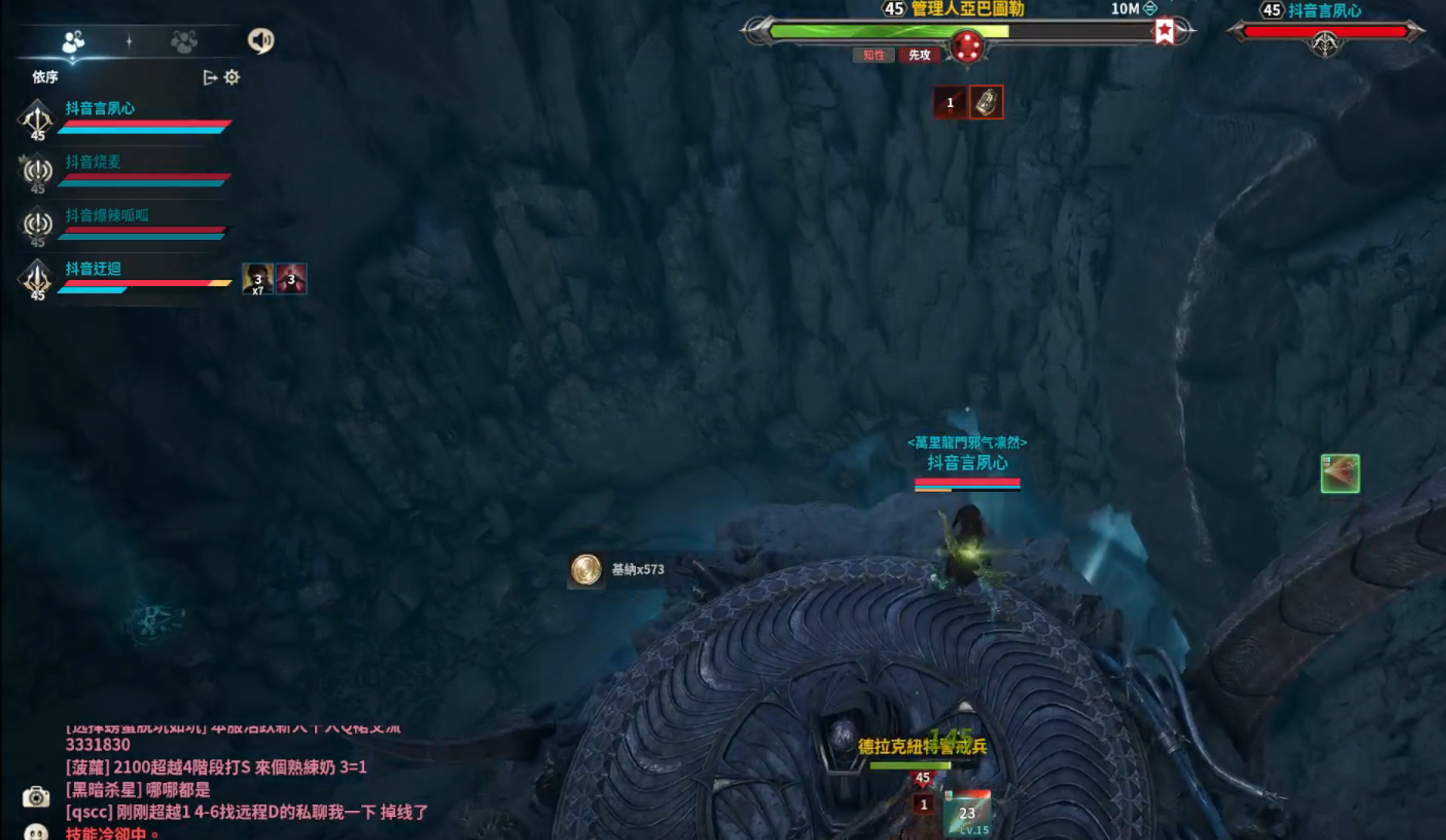Select the four-point star tab
The image size is (1446, 840).
tap(129, 41)
